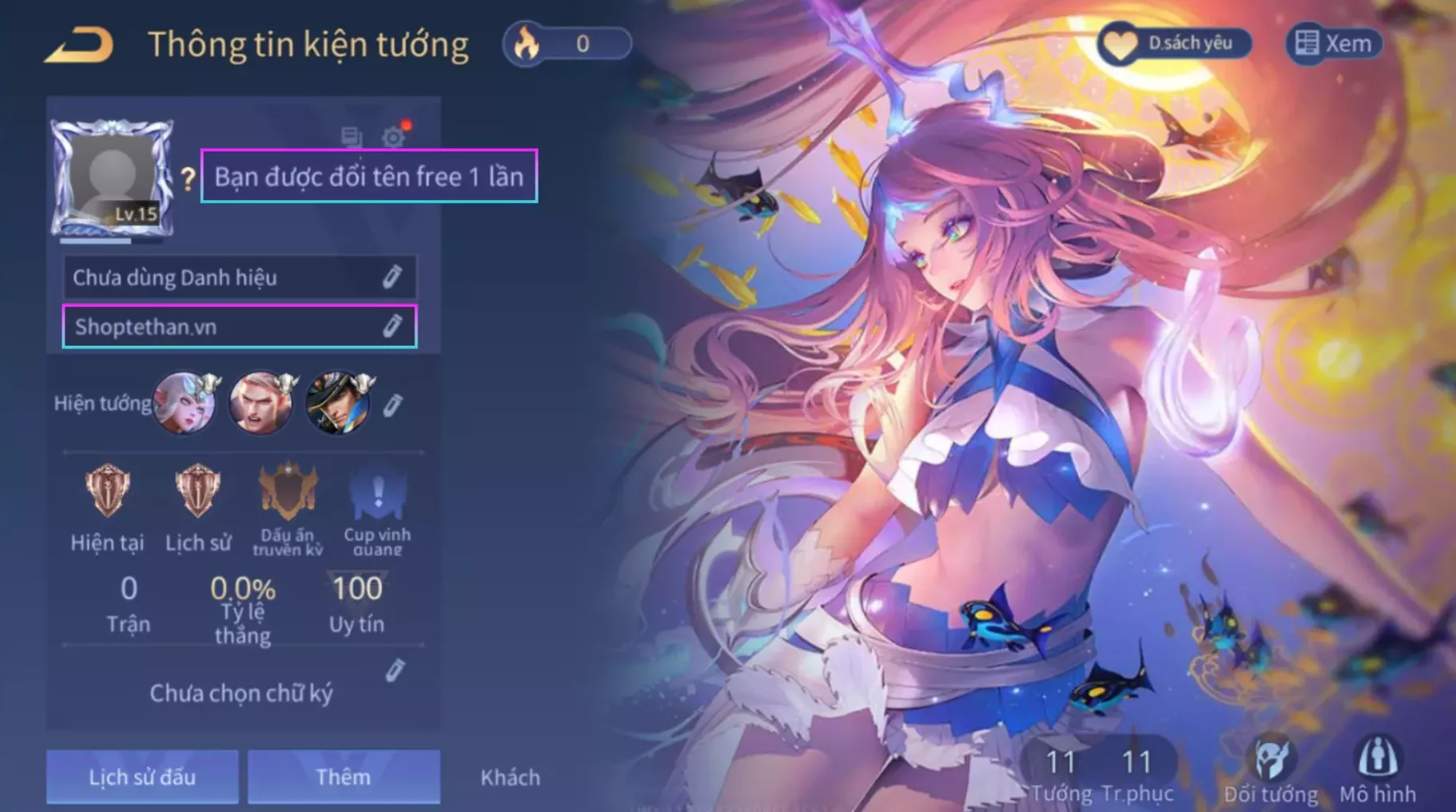The image size is (1456, 812).
Task: View the Hiện tại rank badge
Action: (108, 490)
